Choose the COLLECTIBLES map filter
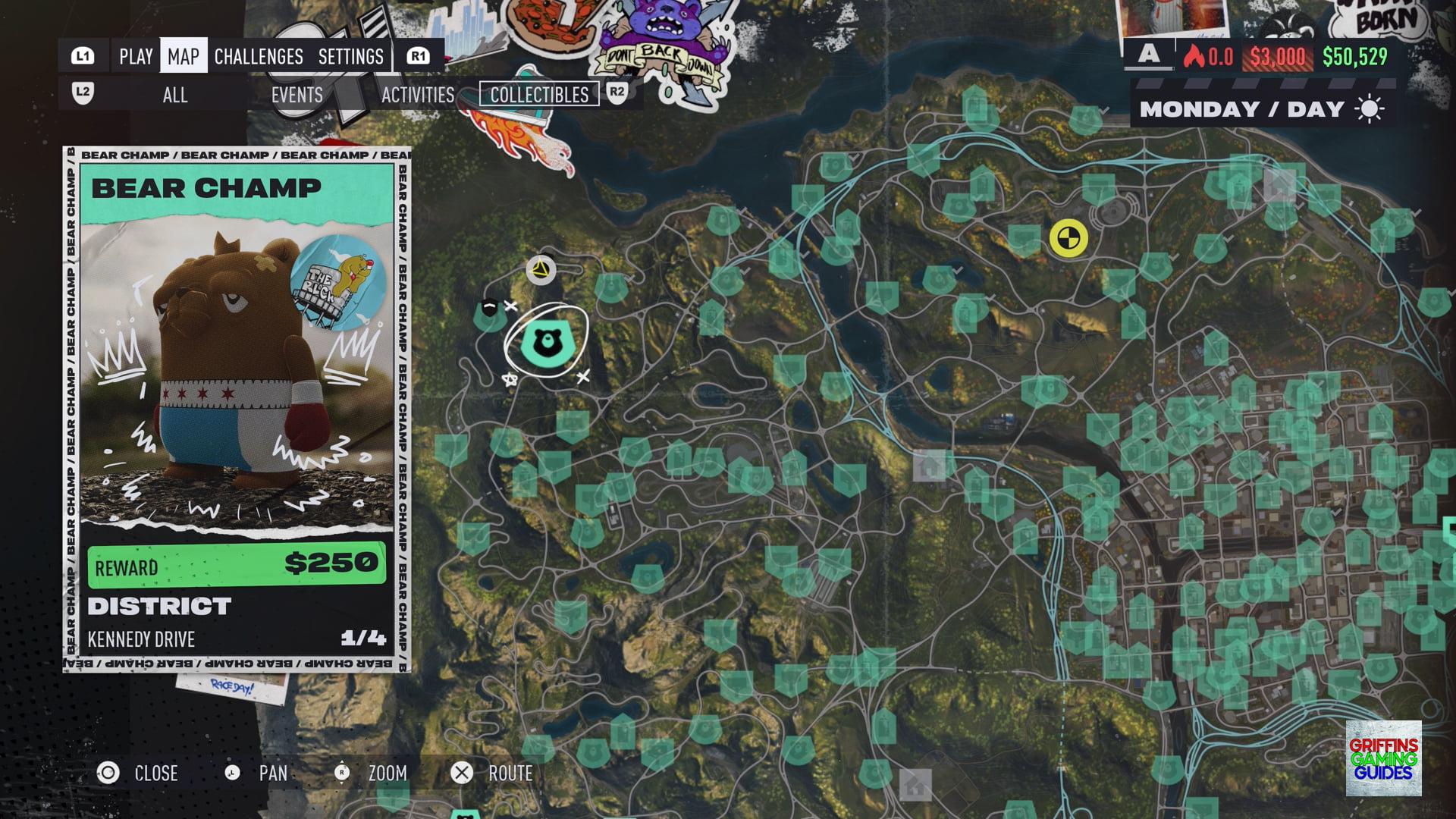The height and width of the screenshot is (819, 1456). point(539,95)
